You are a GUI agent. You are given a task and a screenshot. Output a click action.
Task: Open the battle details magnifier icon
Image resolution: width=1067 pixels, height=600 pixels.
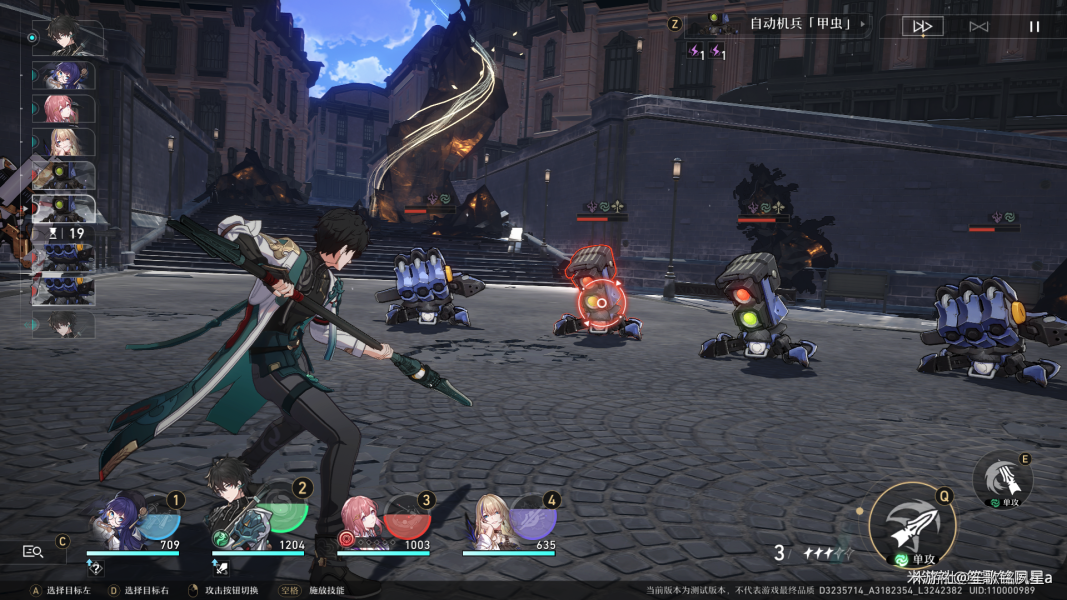pos(33,551)
